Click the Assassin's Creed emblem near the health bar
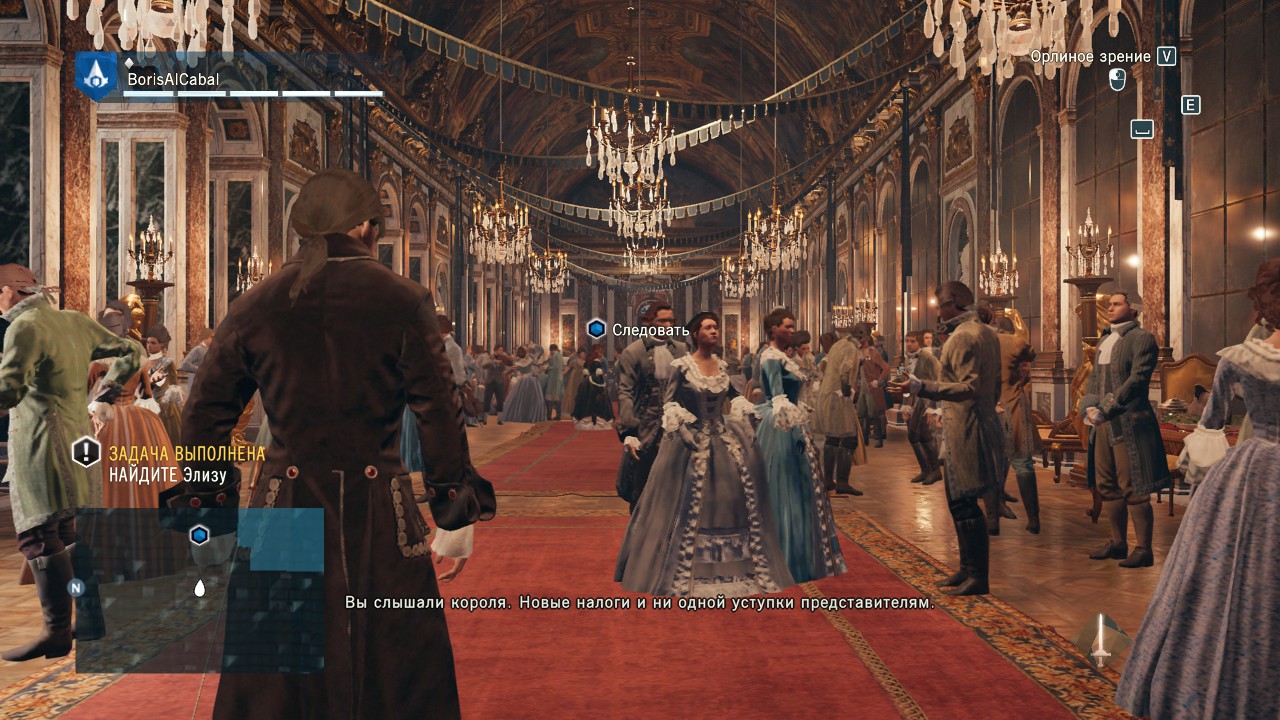The width and height of the screenshot is (1280, 720). (x=95, y=78)
